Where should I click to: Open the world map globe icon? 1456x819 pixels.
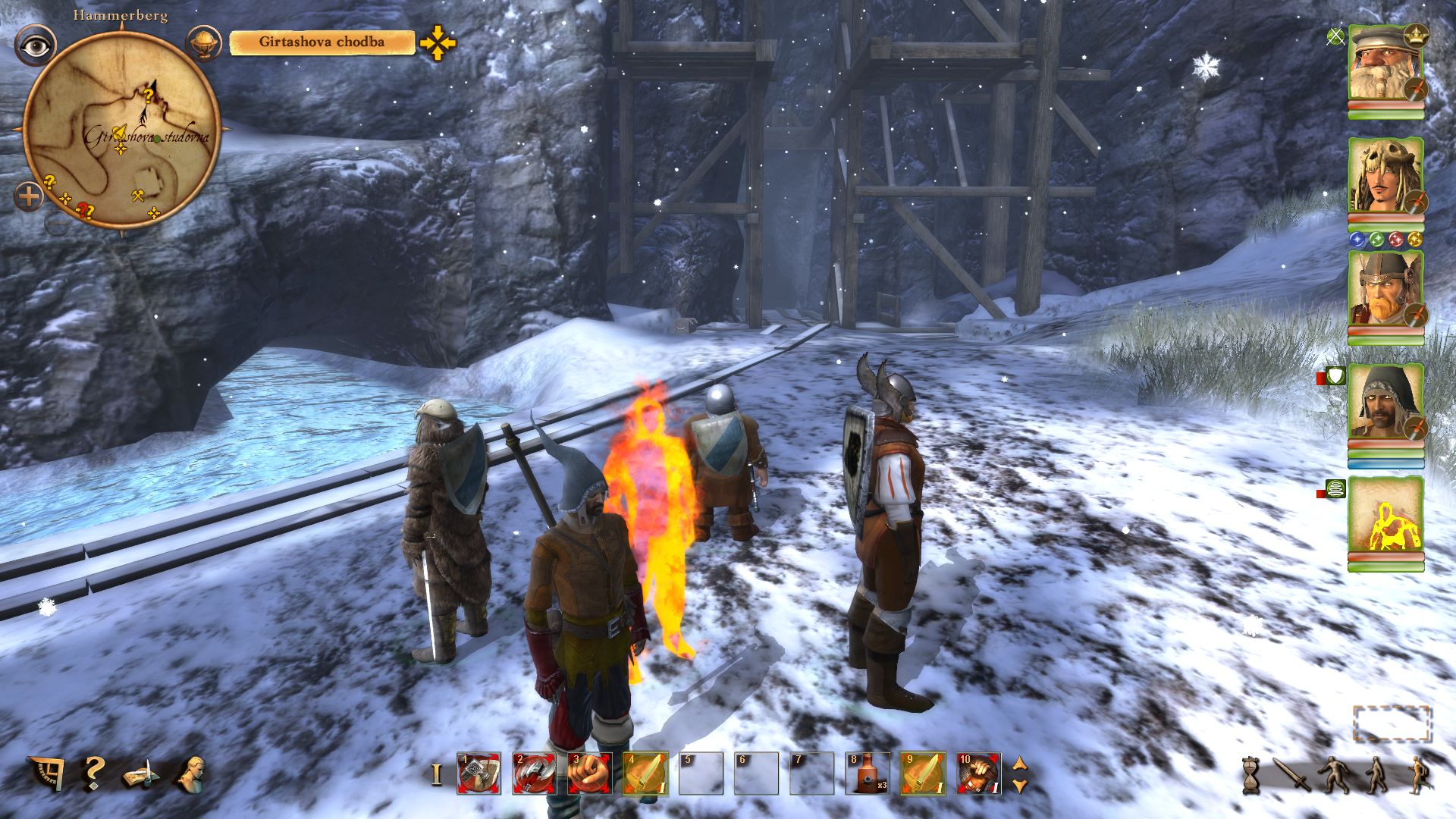click(203, 43)
